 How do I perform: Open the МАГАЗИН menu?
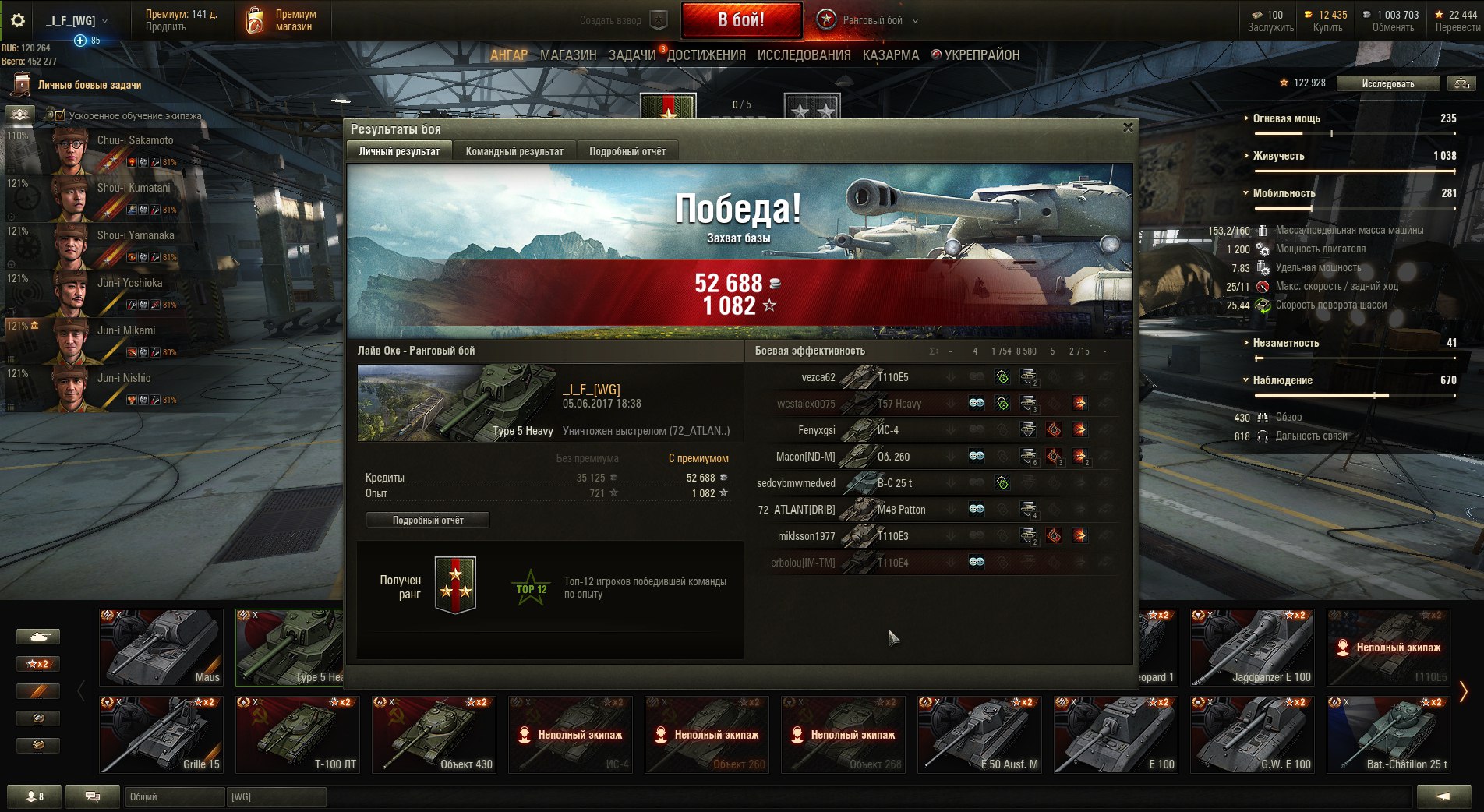tap(568, 55)
